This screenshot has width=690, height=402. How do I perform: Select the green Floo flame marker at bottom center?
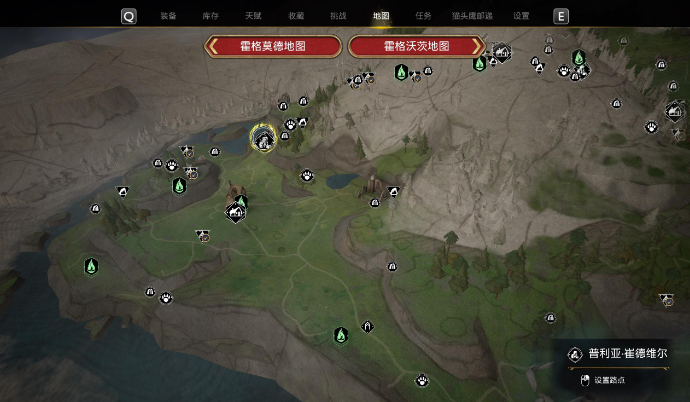click(341, 334)
